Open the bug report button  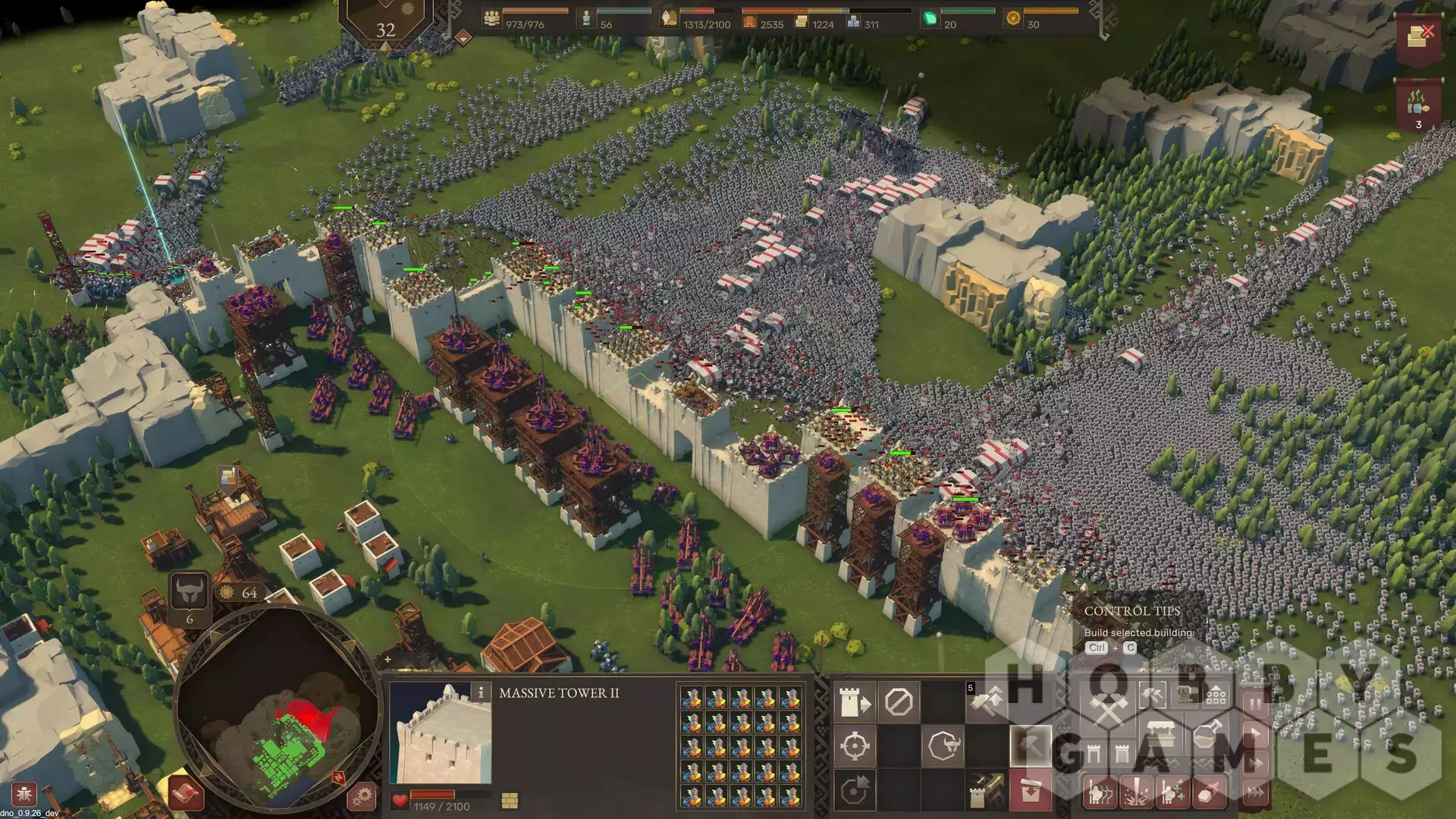[x=24, y=795]
